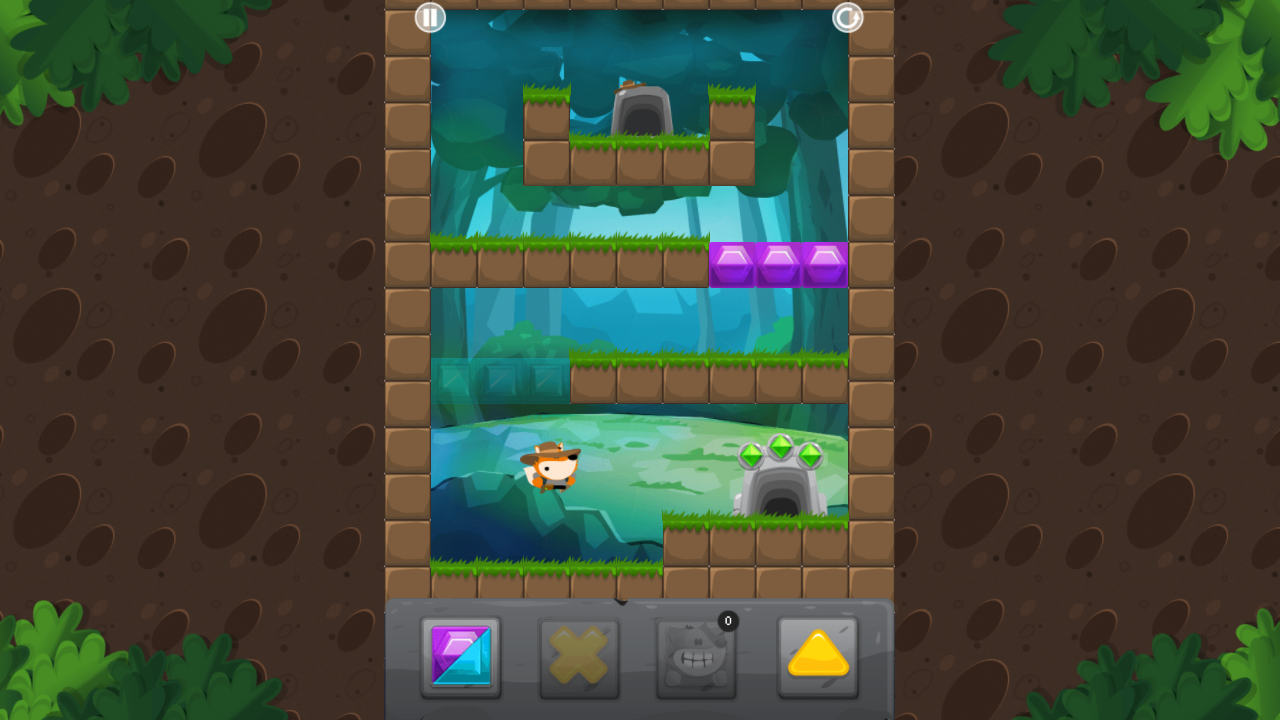Click the rightmost purple gem on the platform

click(824, 263)
